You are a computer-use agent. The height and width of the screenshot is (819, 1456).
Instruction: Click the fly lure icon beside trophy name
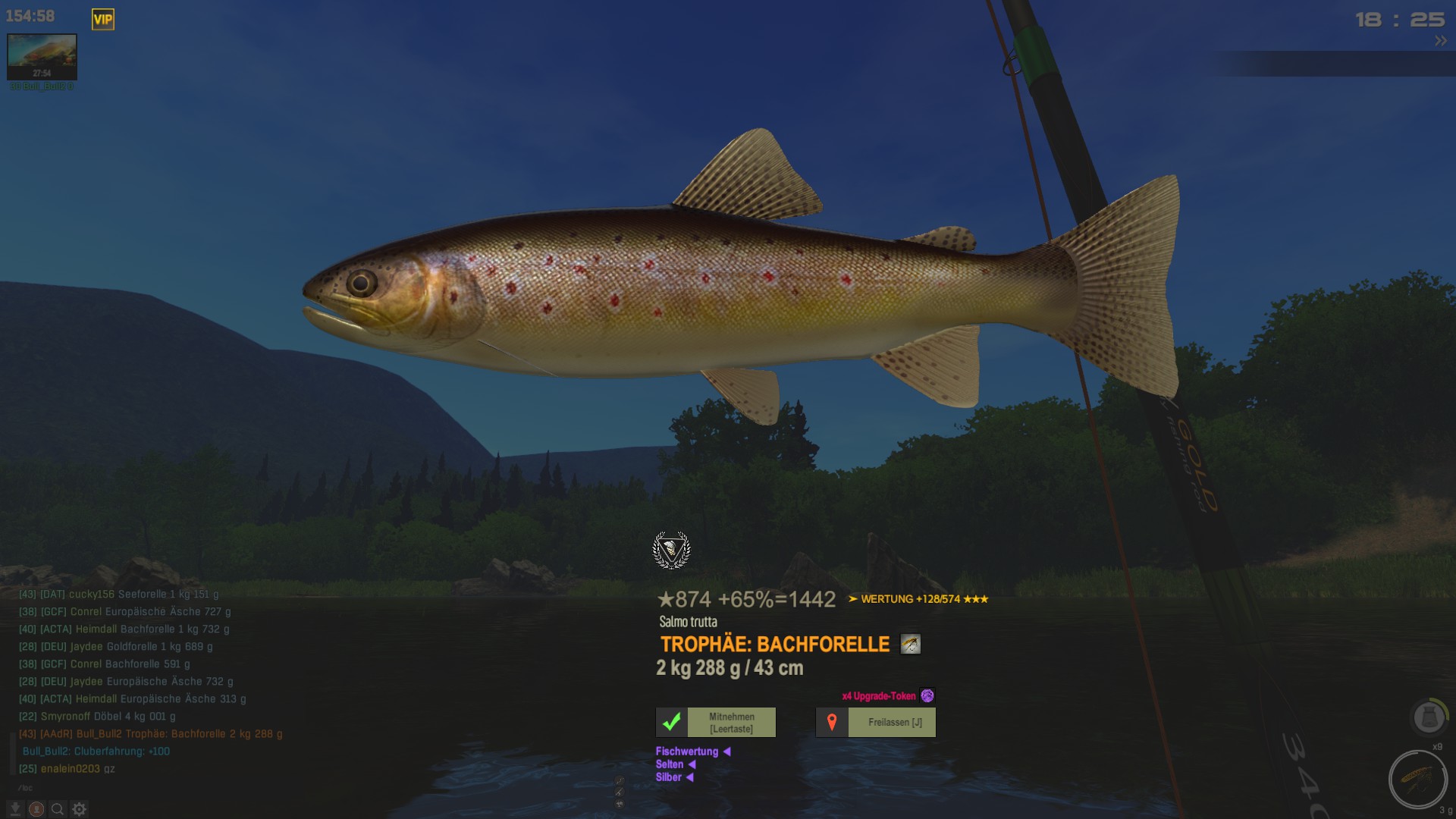tap(910, 645)
